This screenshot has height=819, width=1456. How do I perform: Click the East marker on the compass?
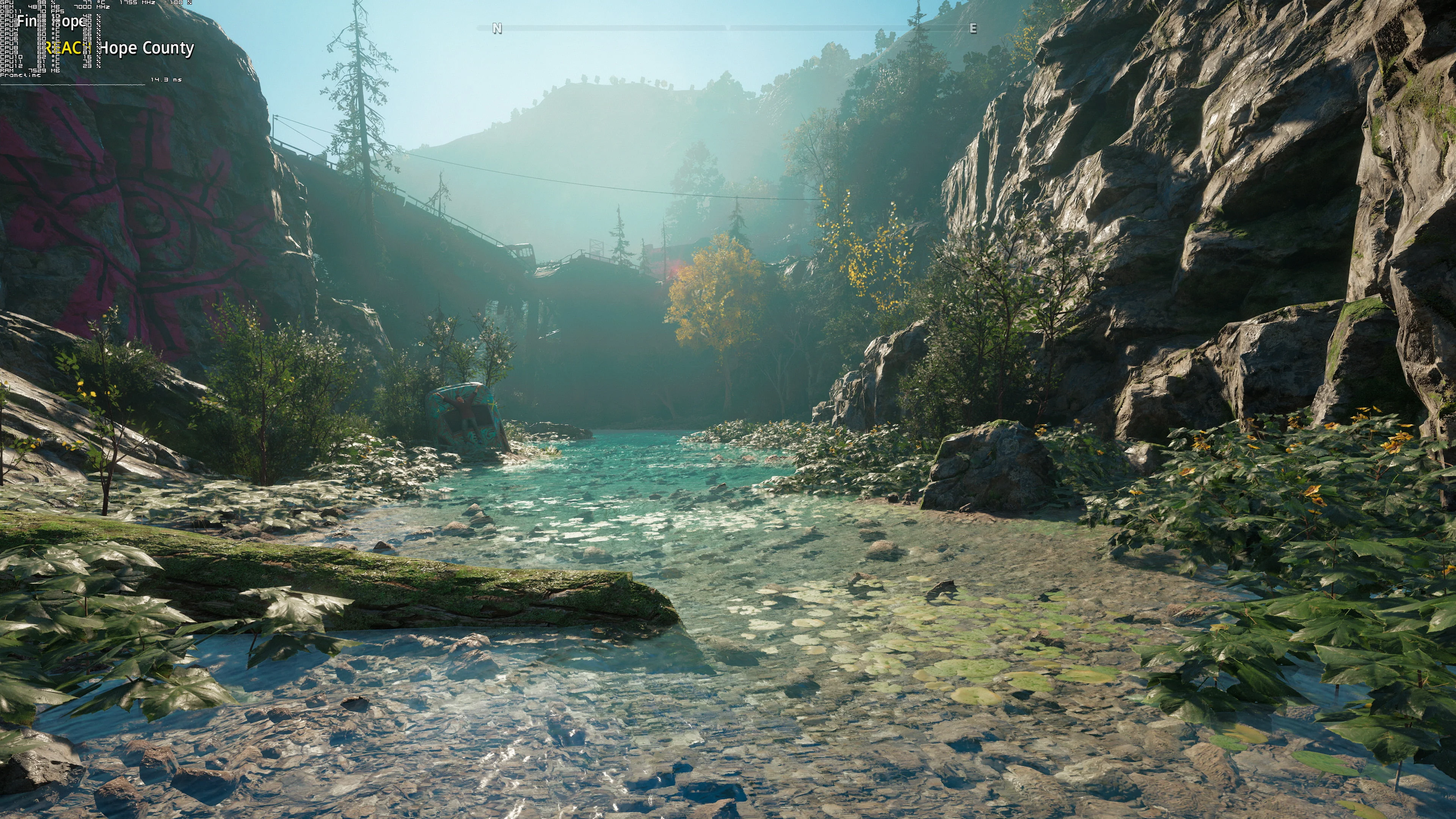click(x=973, y=28)
